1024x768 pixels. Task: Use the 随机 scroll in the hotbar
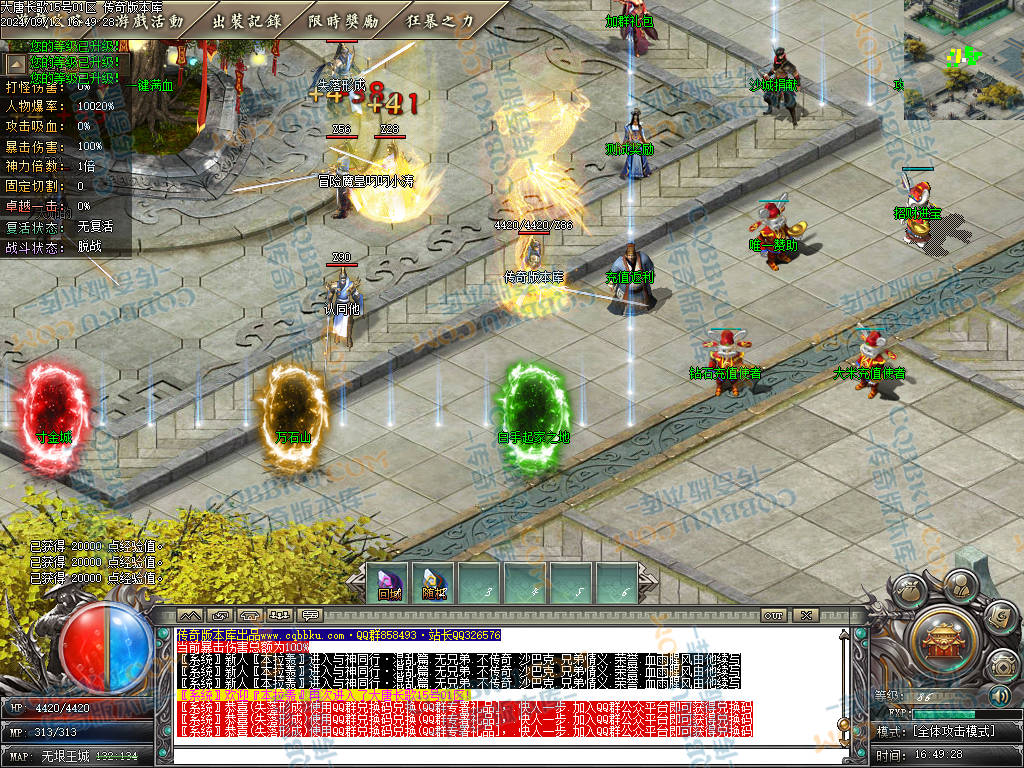pos(434,584)
